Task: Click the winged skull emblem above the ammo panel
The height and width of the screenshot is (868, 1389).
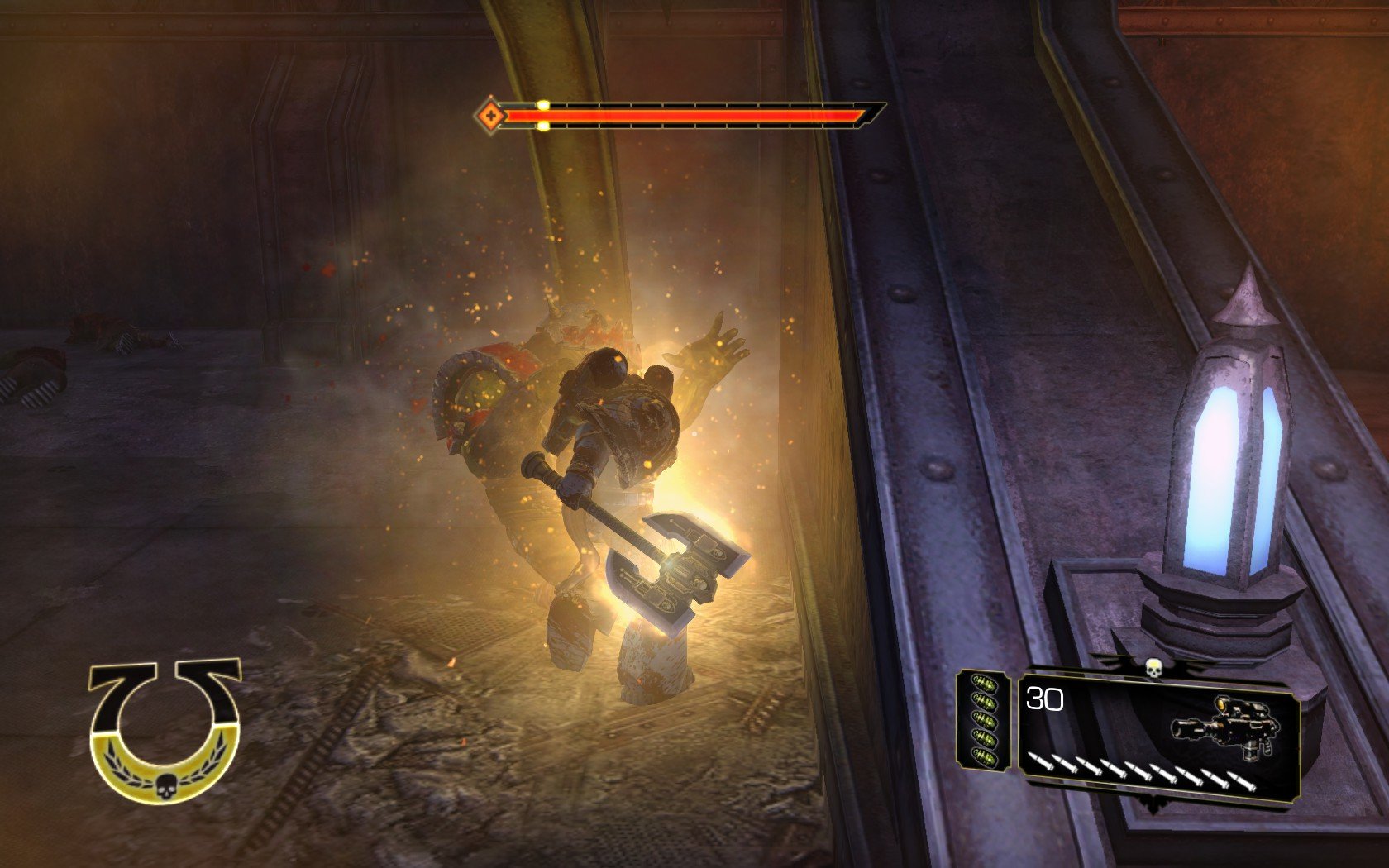Action: coord(1154,669)
